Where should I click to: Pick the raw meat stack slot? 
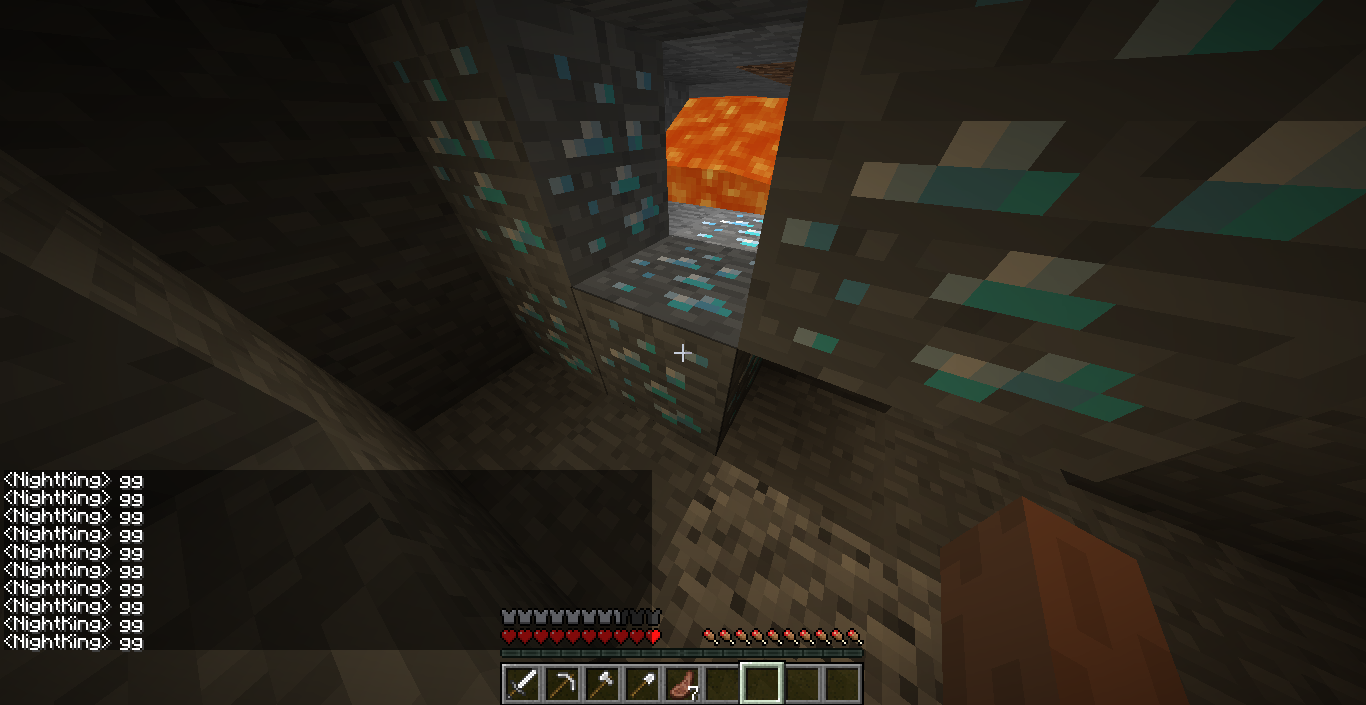point(682,683)
